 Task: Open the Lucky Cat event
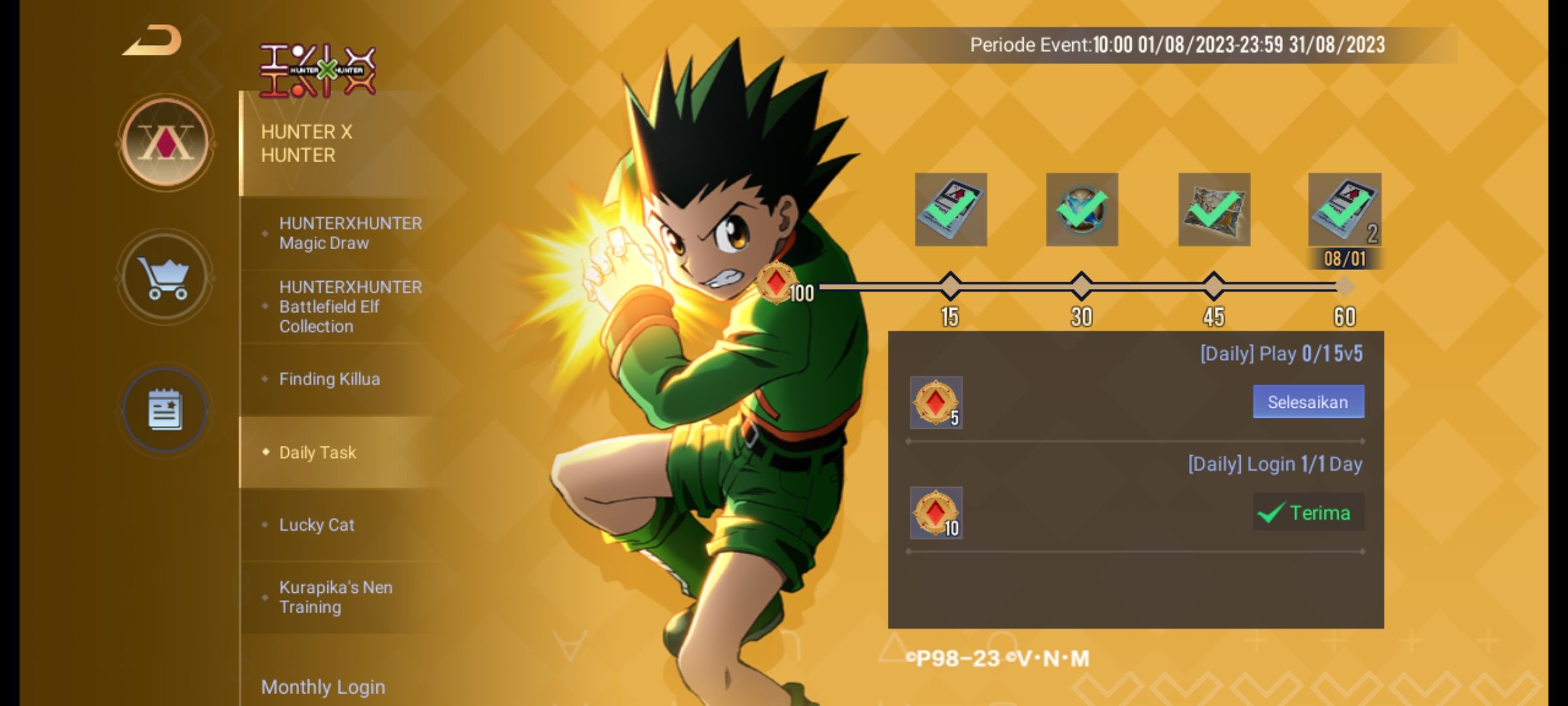pos(317,525)
